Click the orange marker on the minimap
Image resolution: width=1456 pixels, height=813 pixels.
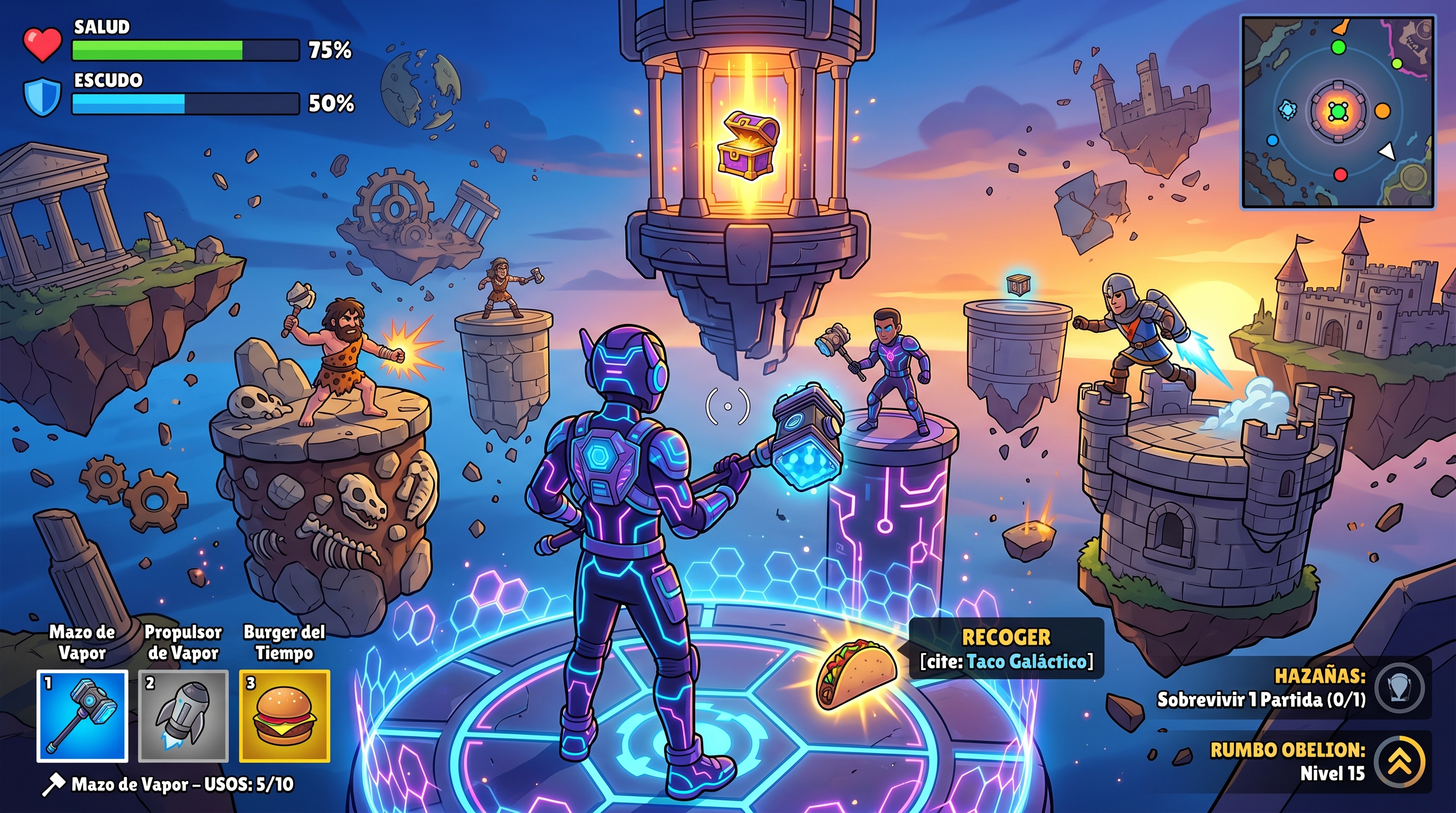pyautogui.click(x=1382, y=111)
